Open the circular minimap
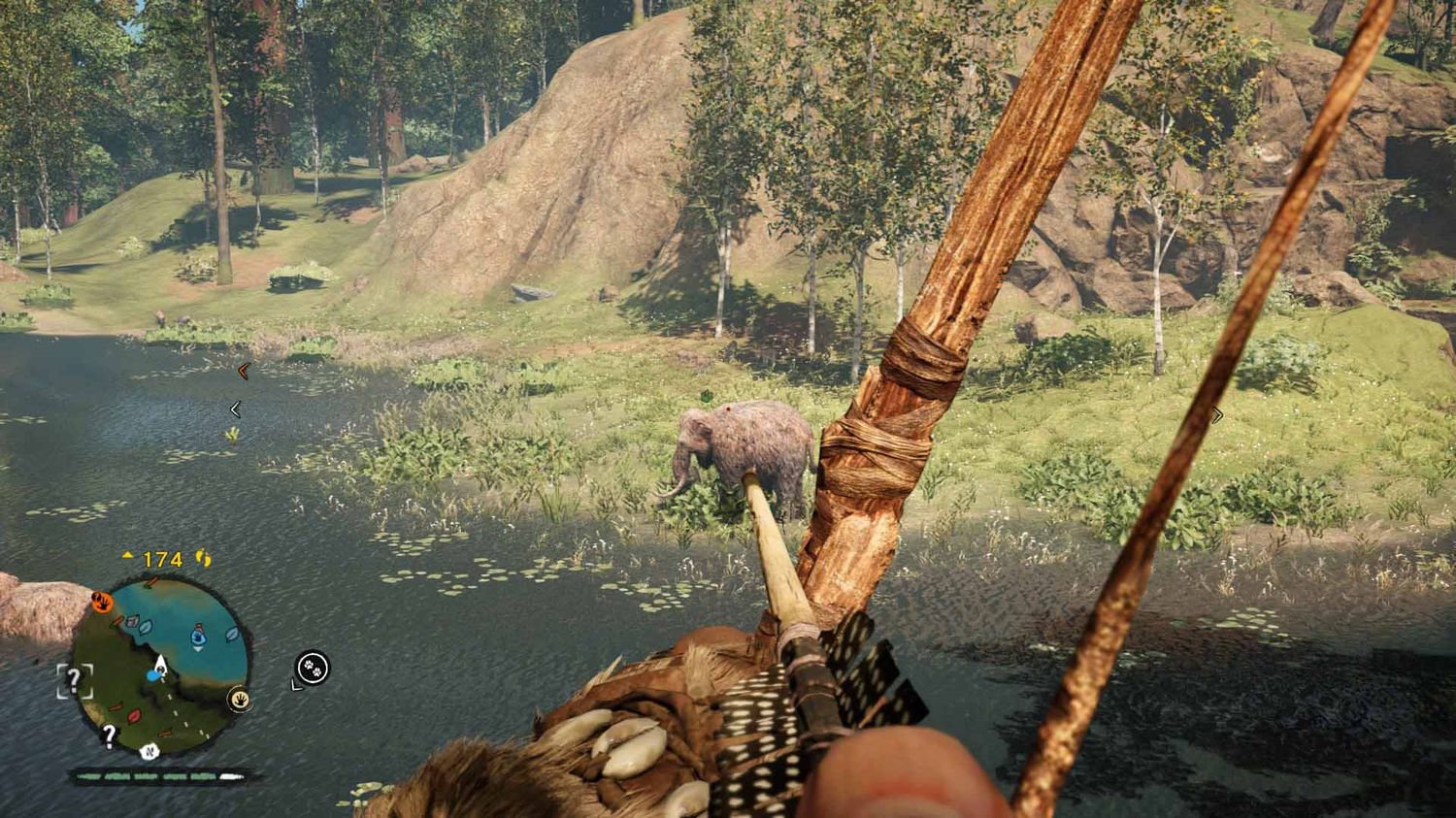The height and width of the screenshot is (818, 1456). [160, 666]
